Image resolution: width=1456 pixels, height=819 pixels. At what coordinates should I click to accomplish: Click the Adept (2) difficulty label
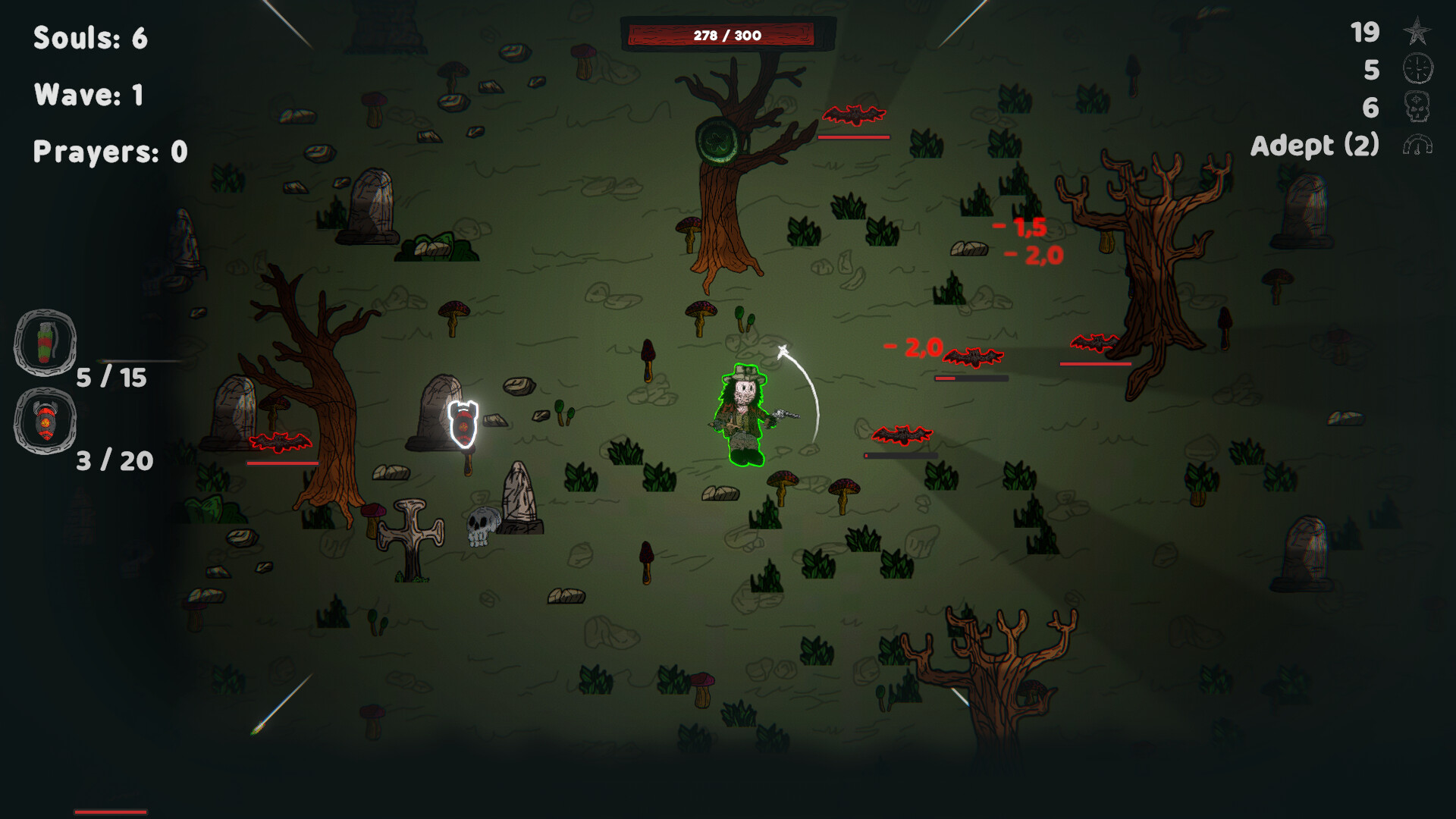tap(1317, 145)
